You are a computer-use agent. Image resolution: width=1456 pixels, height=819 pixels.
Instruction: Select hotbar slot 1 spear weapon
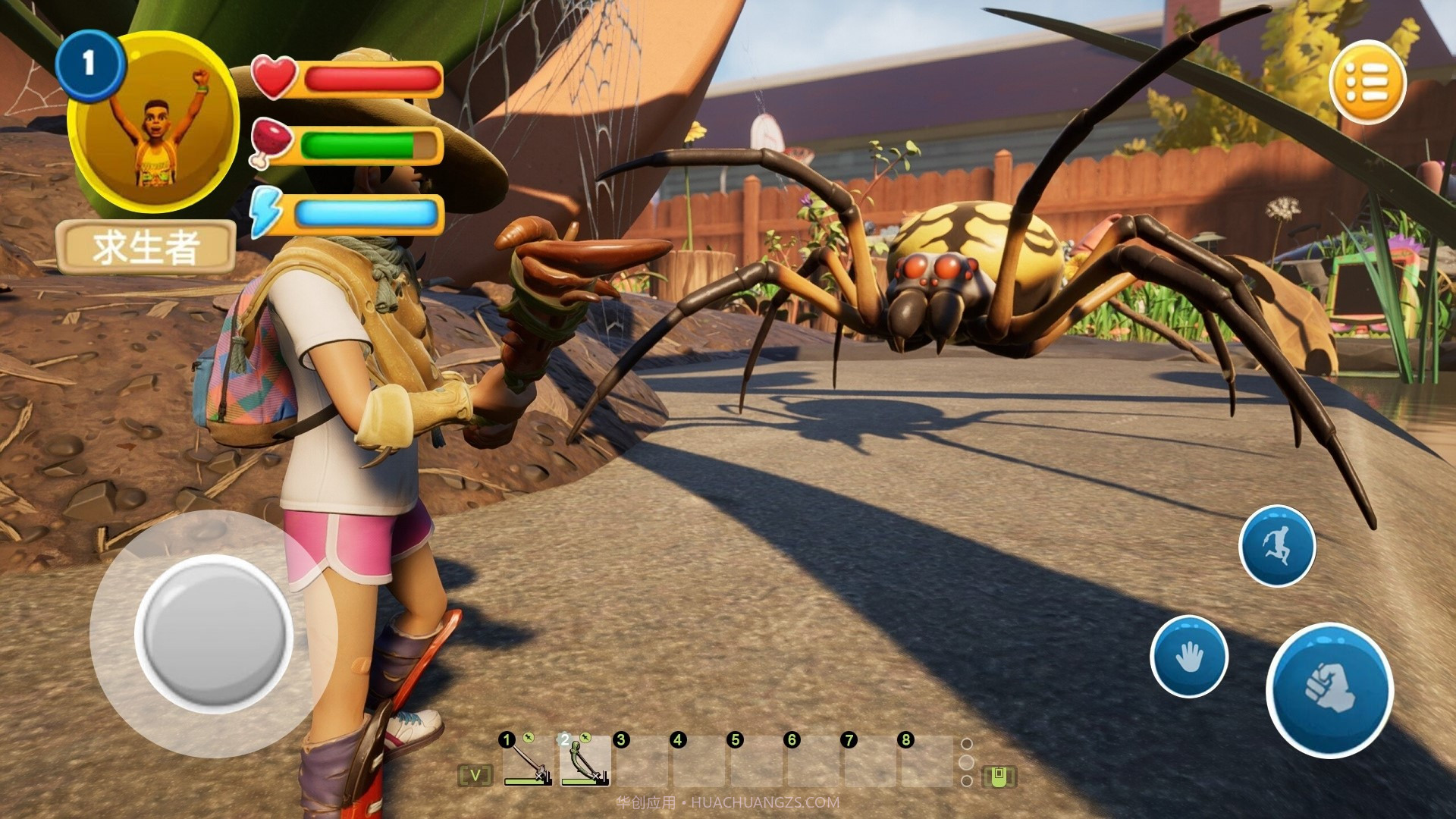pos(528,762)
